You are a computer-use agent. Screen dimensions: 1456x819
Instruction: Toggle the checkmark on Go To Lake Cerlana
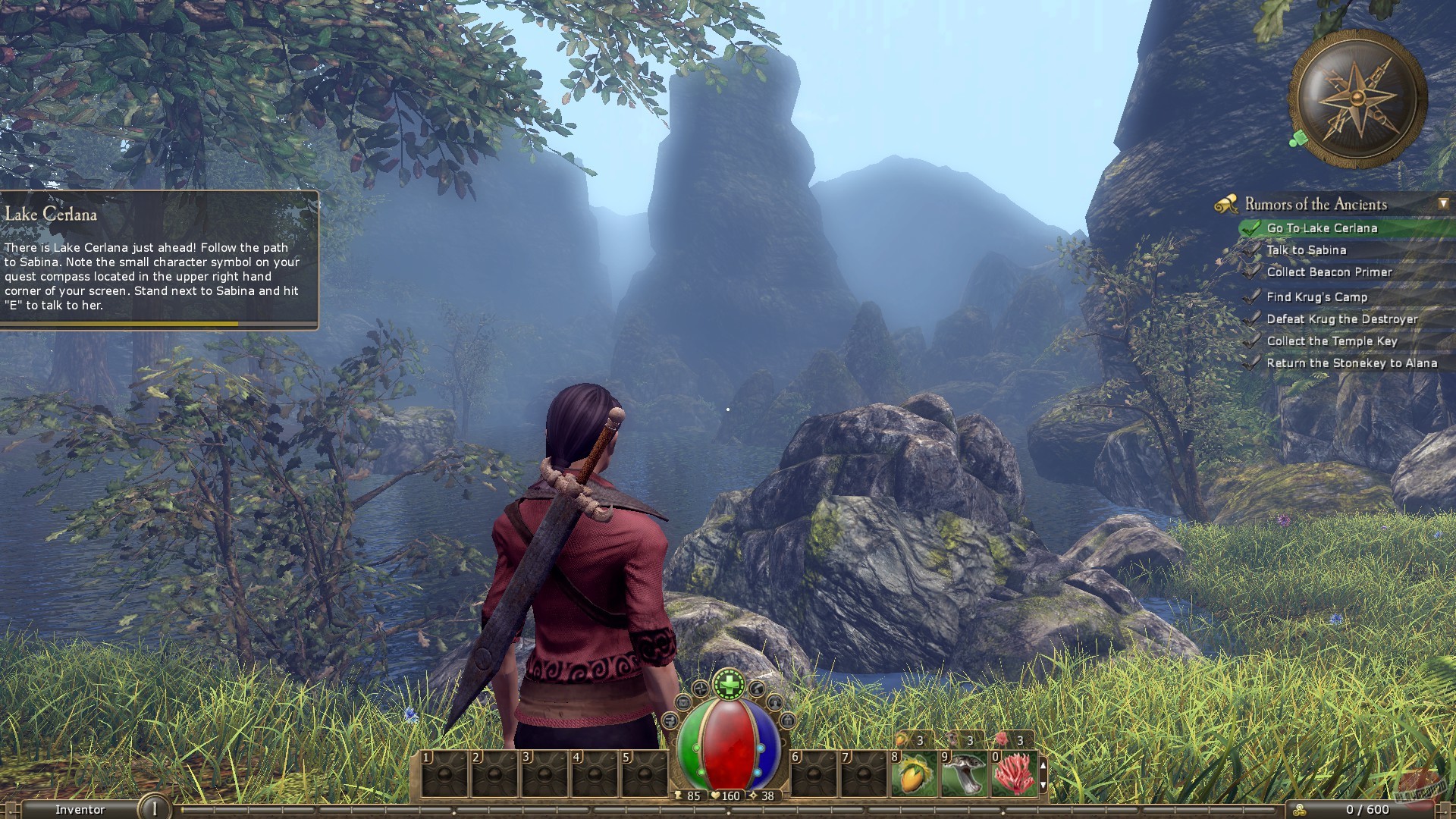pos(1250,227)
